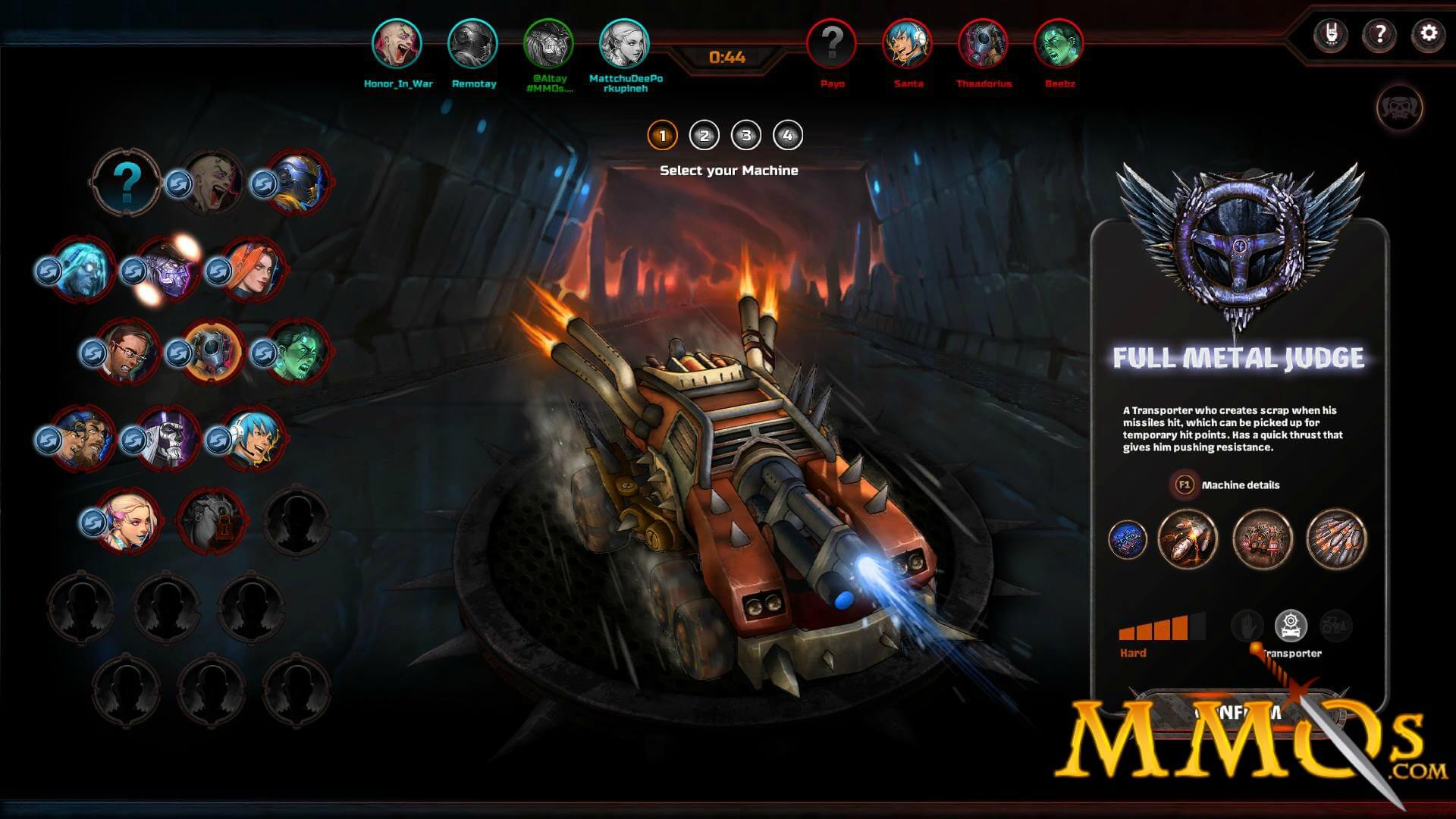Open Machine details info
The height and width of the screenshot is (819, 1456).
[1240, 485]
